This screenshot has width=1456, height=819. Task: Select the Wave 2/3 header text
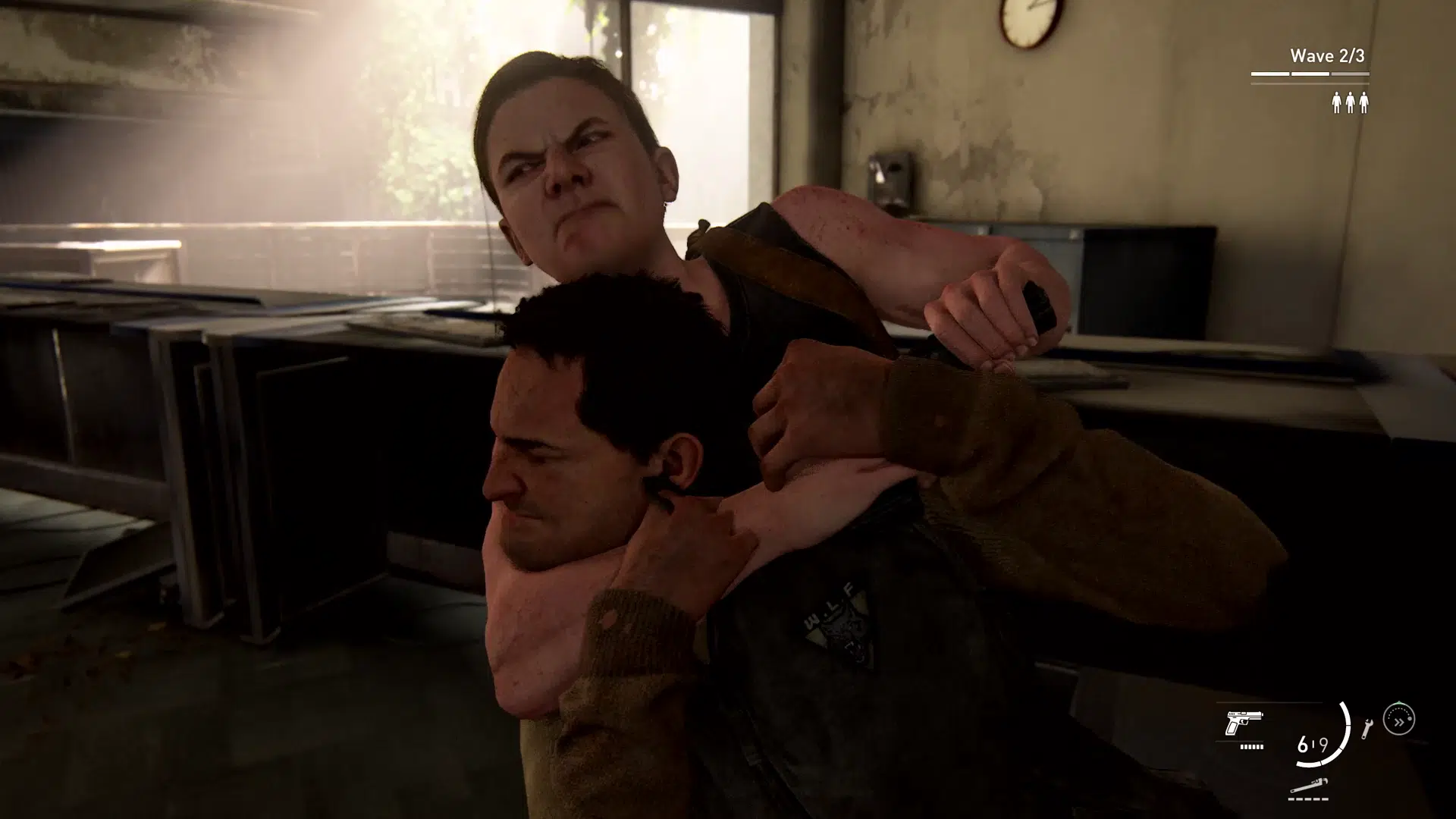pos(1327,55)
